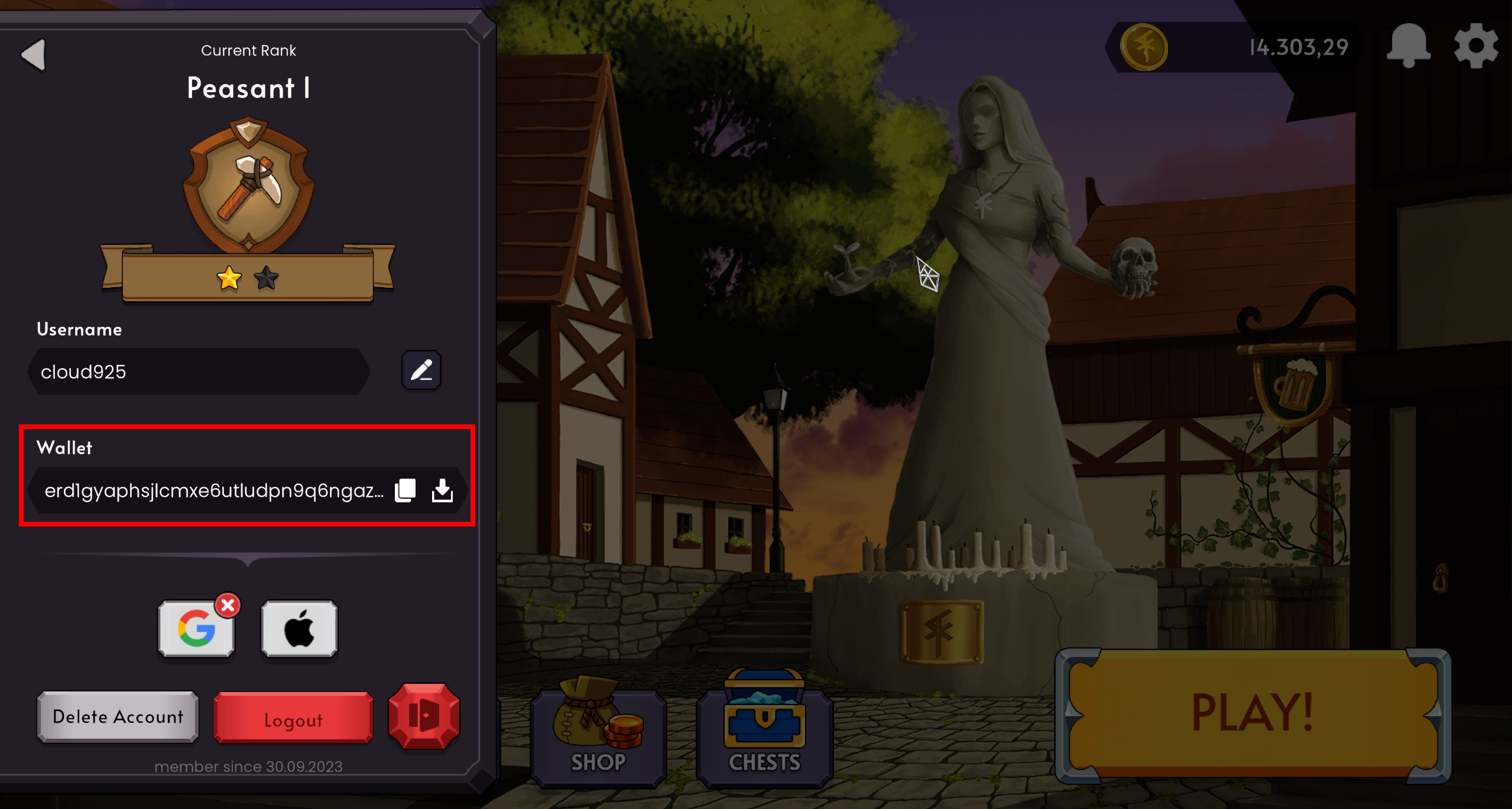Viewport: 1512px width, 809px height.
Task: Click the wallet download icon
Action: (x=443, y=489)
